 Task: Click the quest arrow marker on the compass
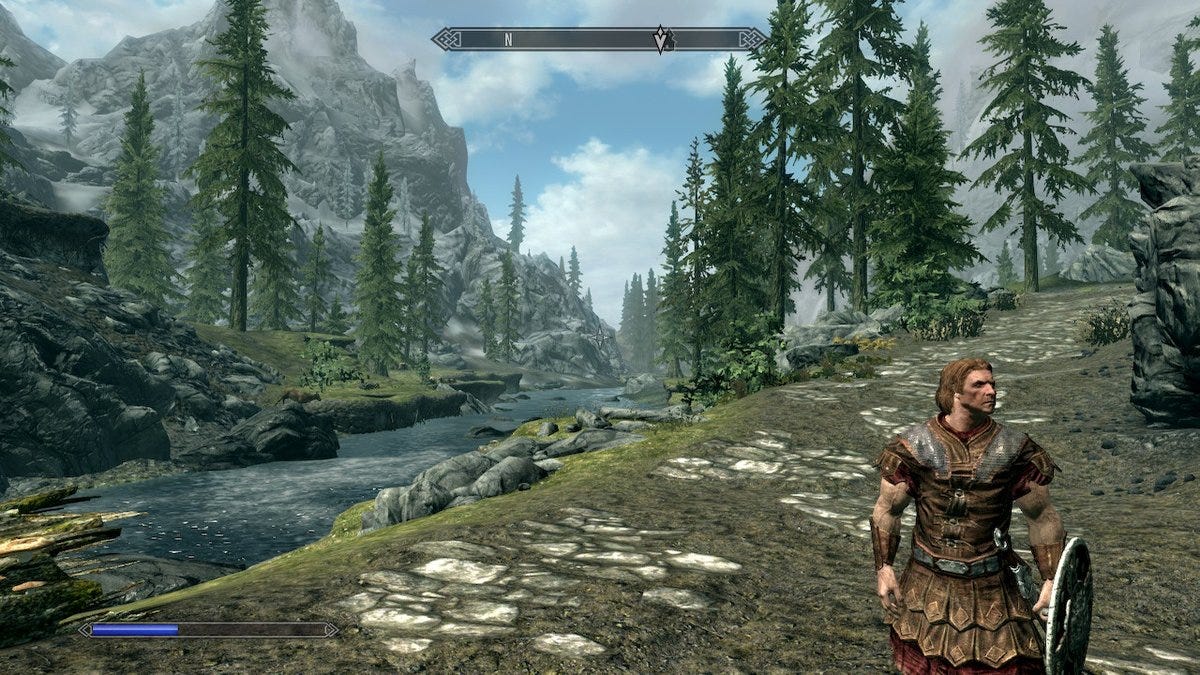pos(661,40)
